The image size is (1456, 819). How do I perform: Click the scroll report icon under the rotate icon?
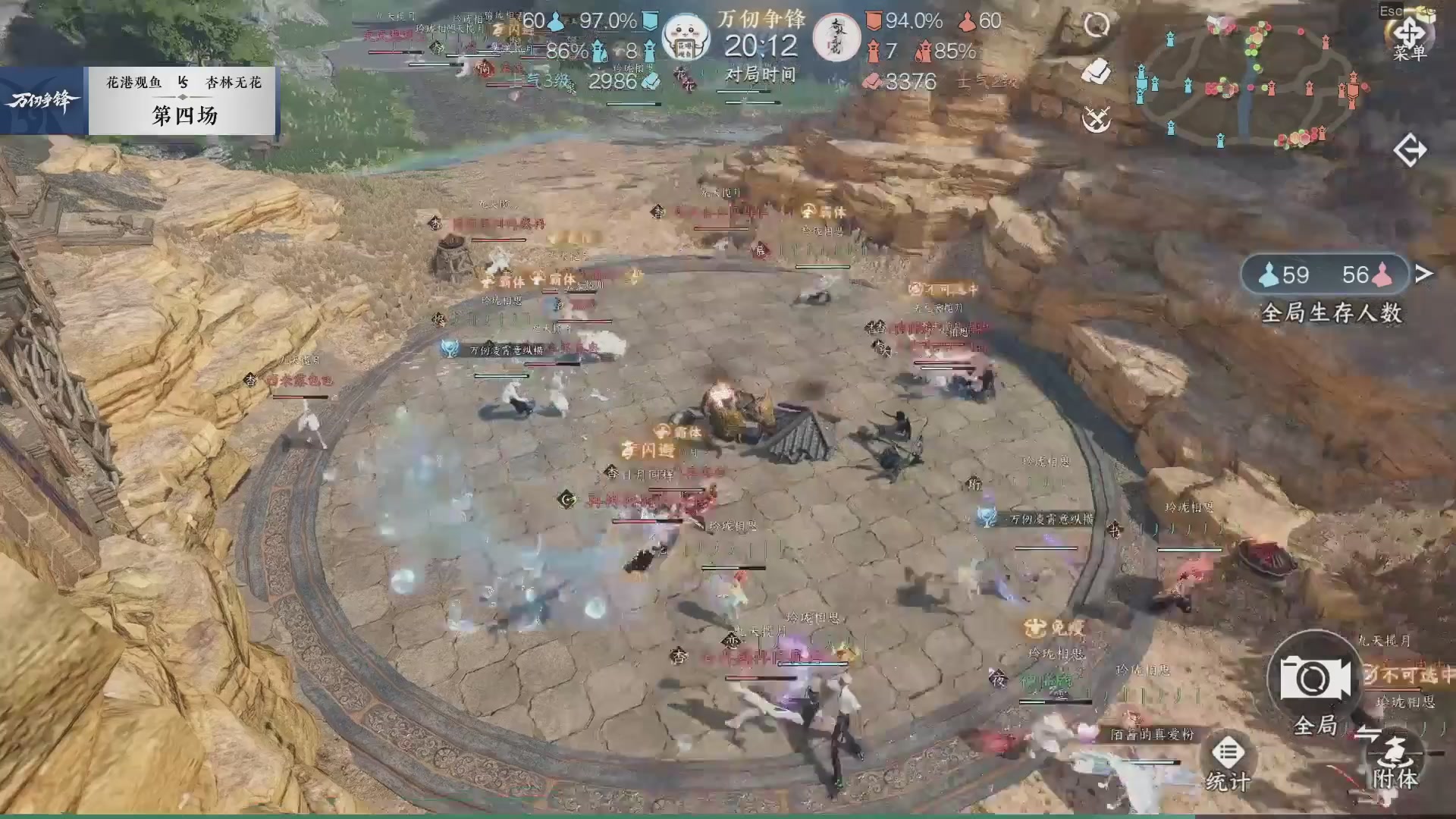(x=1097, y=72)
